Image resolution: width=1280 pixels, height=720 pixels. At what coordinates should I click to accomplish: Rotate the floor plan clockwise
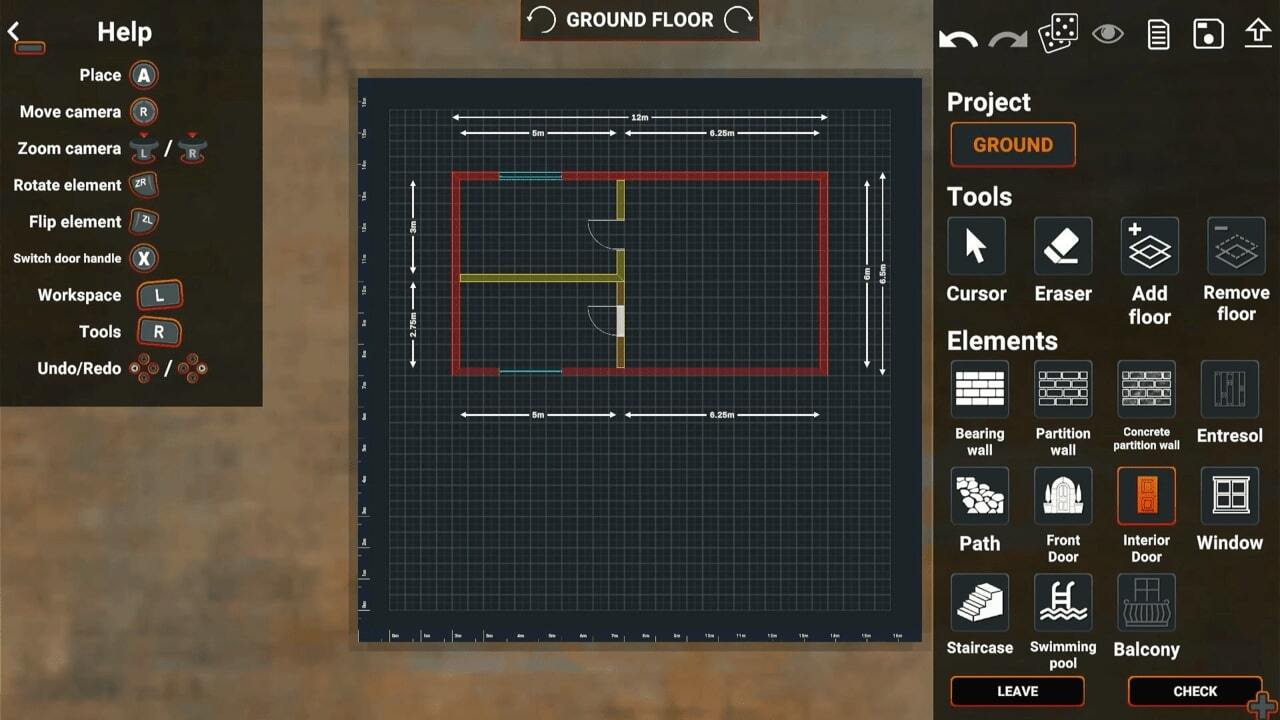736,19
